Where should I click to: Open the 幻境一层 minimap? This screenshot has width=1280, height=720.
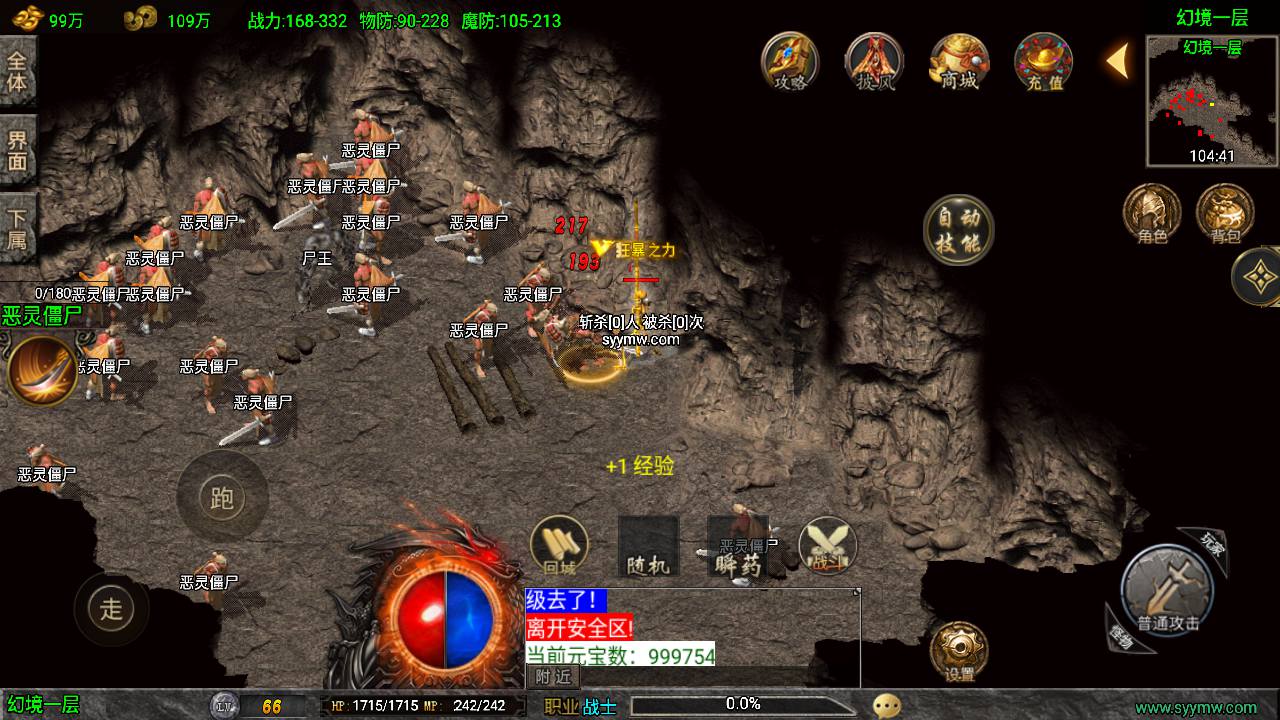pos(1211,101)
